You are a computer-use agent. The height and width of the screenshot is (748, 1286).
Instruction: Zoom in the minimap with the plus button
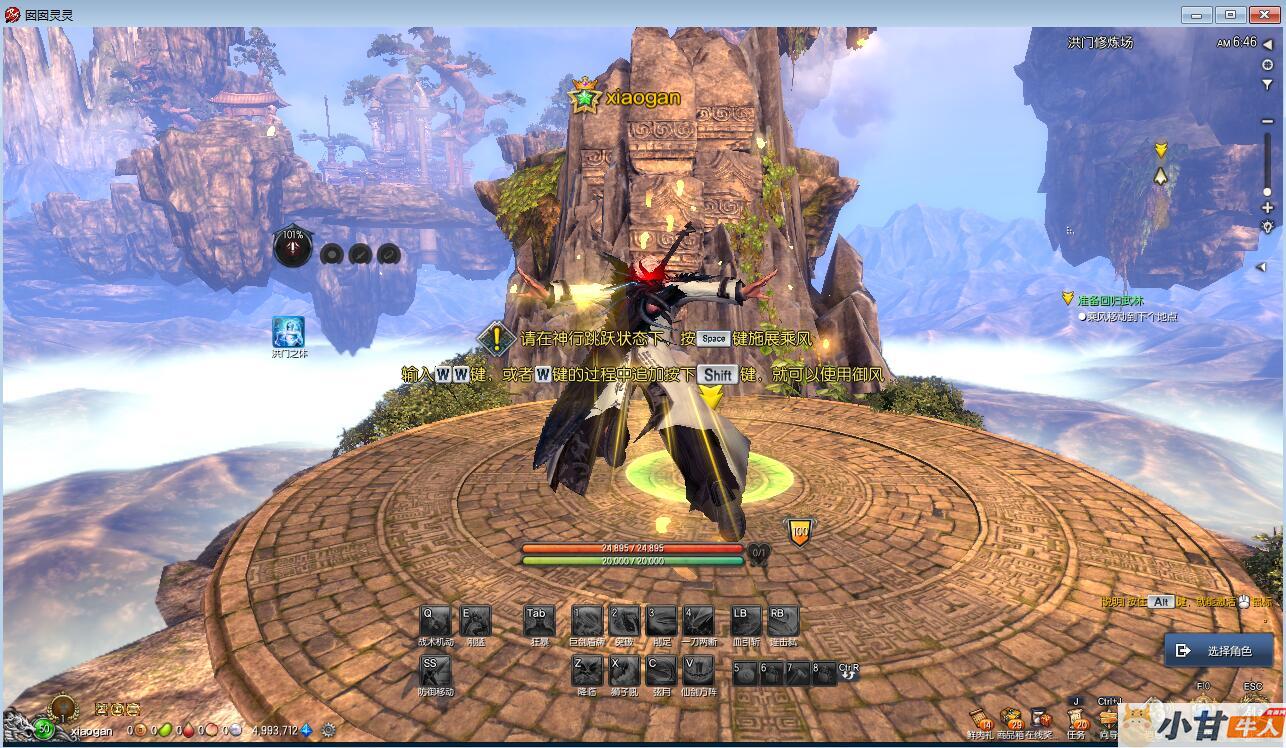pyautogui.click(x=1267, y=208)
